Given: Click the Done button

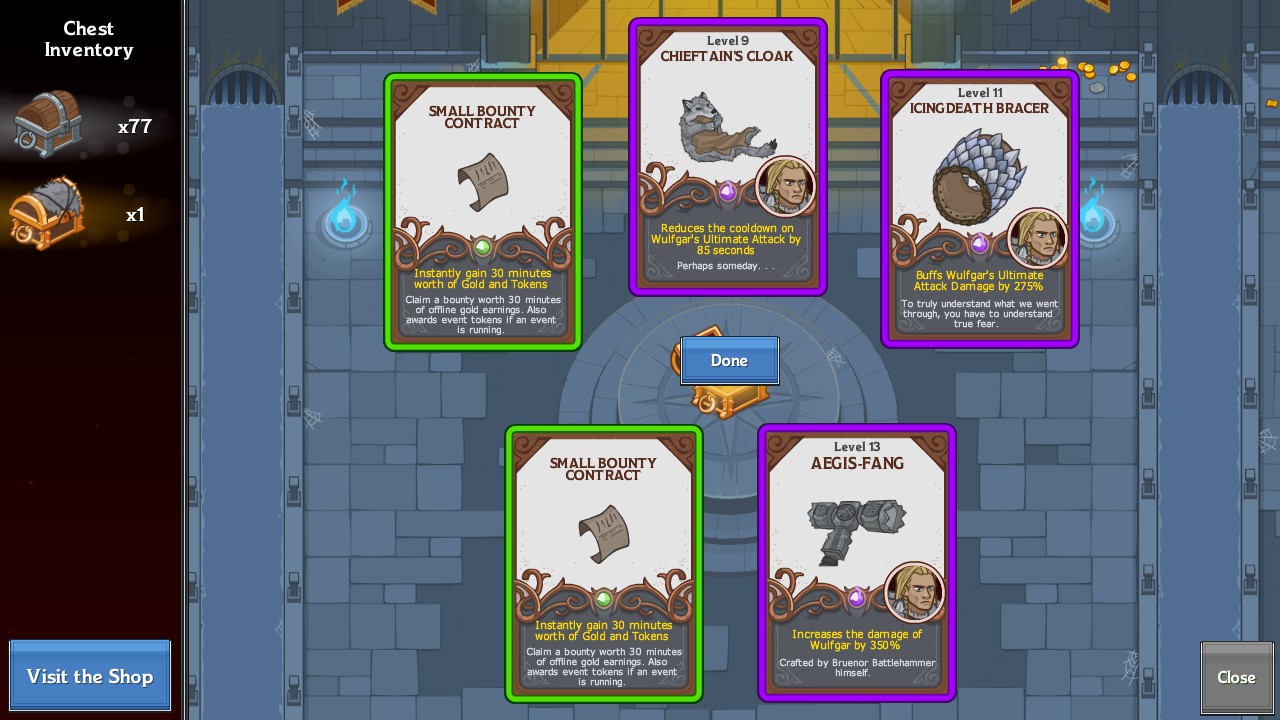Looking at the screenshot, I should (x=729, y=360).
